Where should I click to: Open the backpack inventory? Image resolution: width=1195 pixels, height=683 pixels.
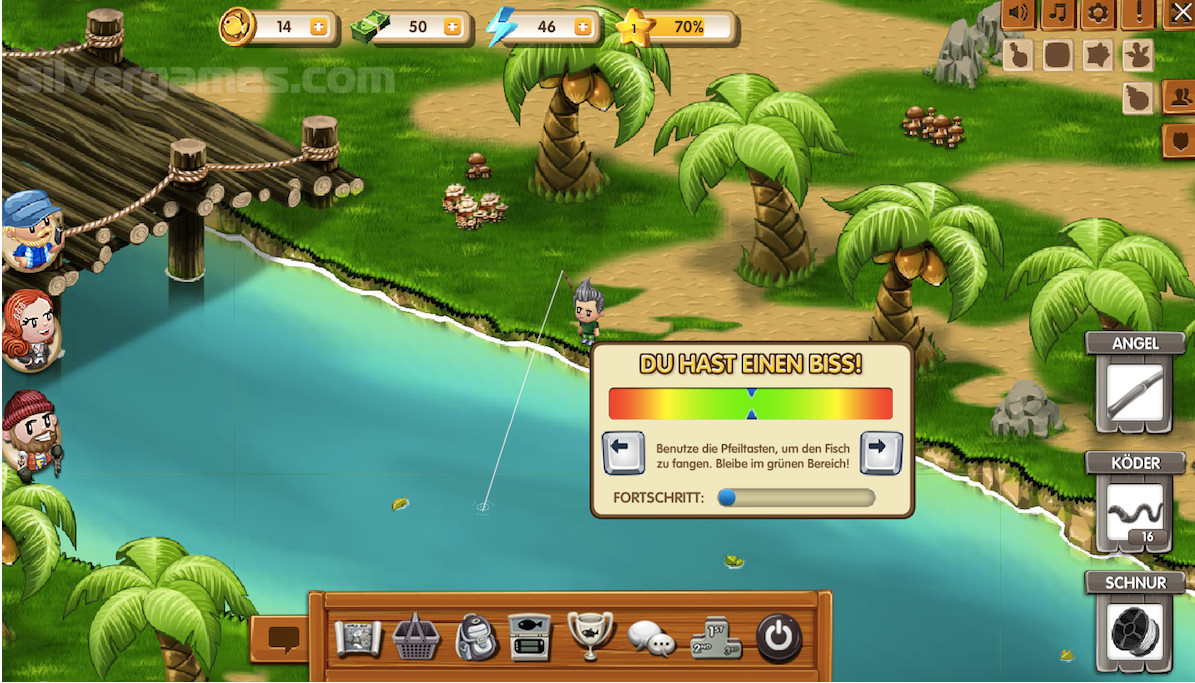point(474,637)
